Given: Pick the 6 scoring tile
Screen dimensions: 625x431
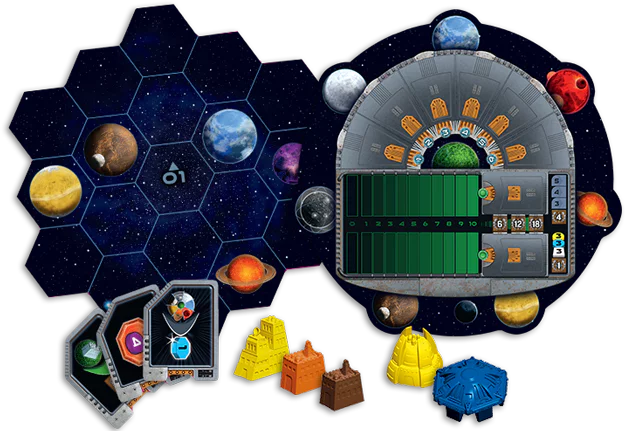Looking at the screenshot, I should point(500,225).
